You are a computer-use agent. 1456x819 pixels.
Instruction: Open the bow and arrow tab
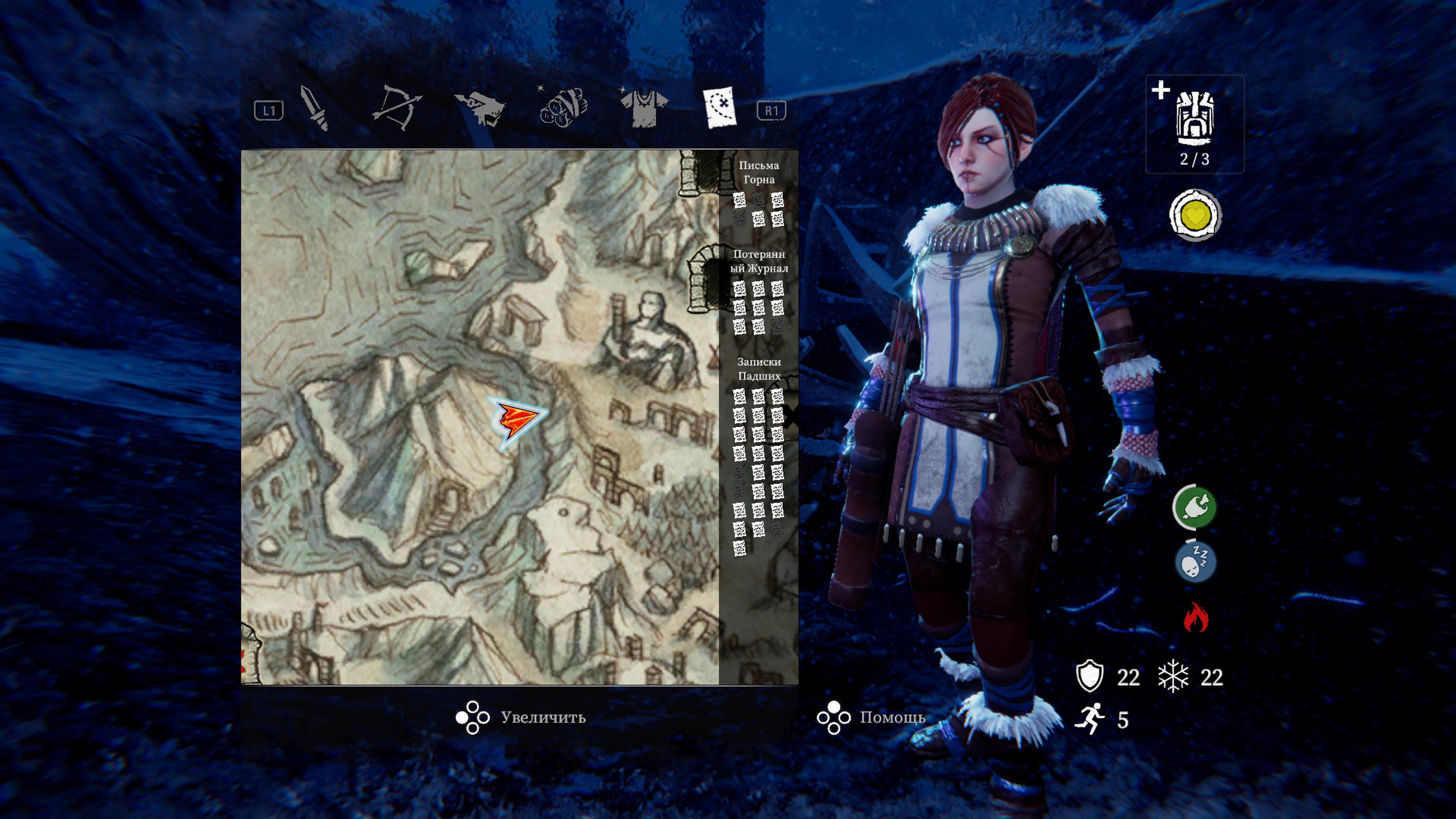point(395,107)
